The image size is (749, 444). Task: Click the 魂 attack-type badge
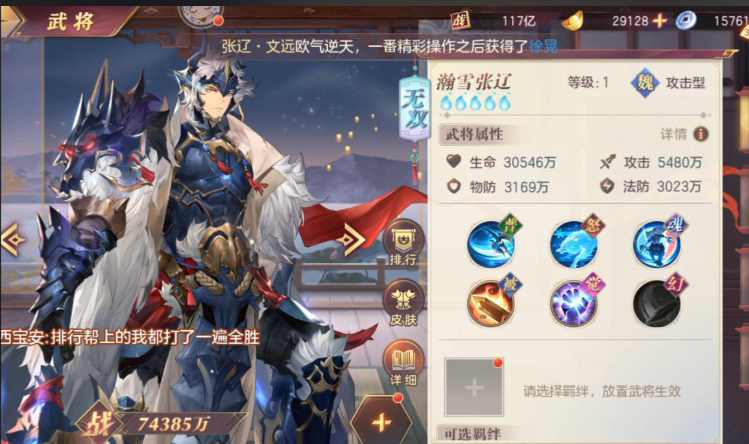coord(644,83)
